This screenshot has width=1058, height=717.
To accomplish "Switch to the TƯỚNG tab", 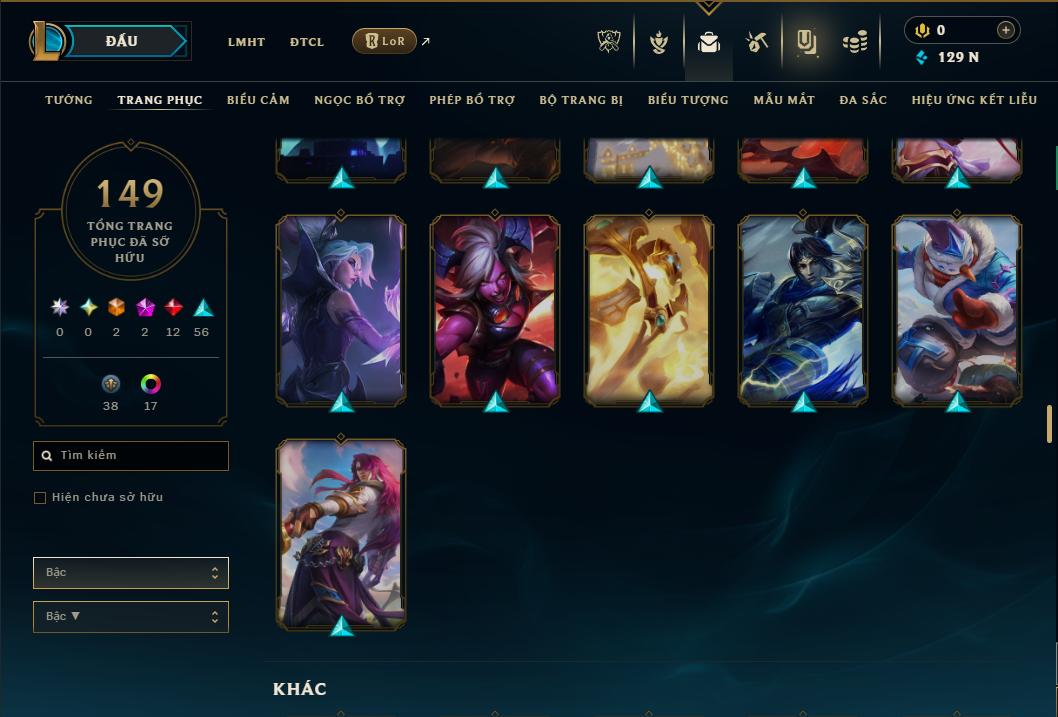I will [69, 100].
